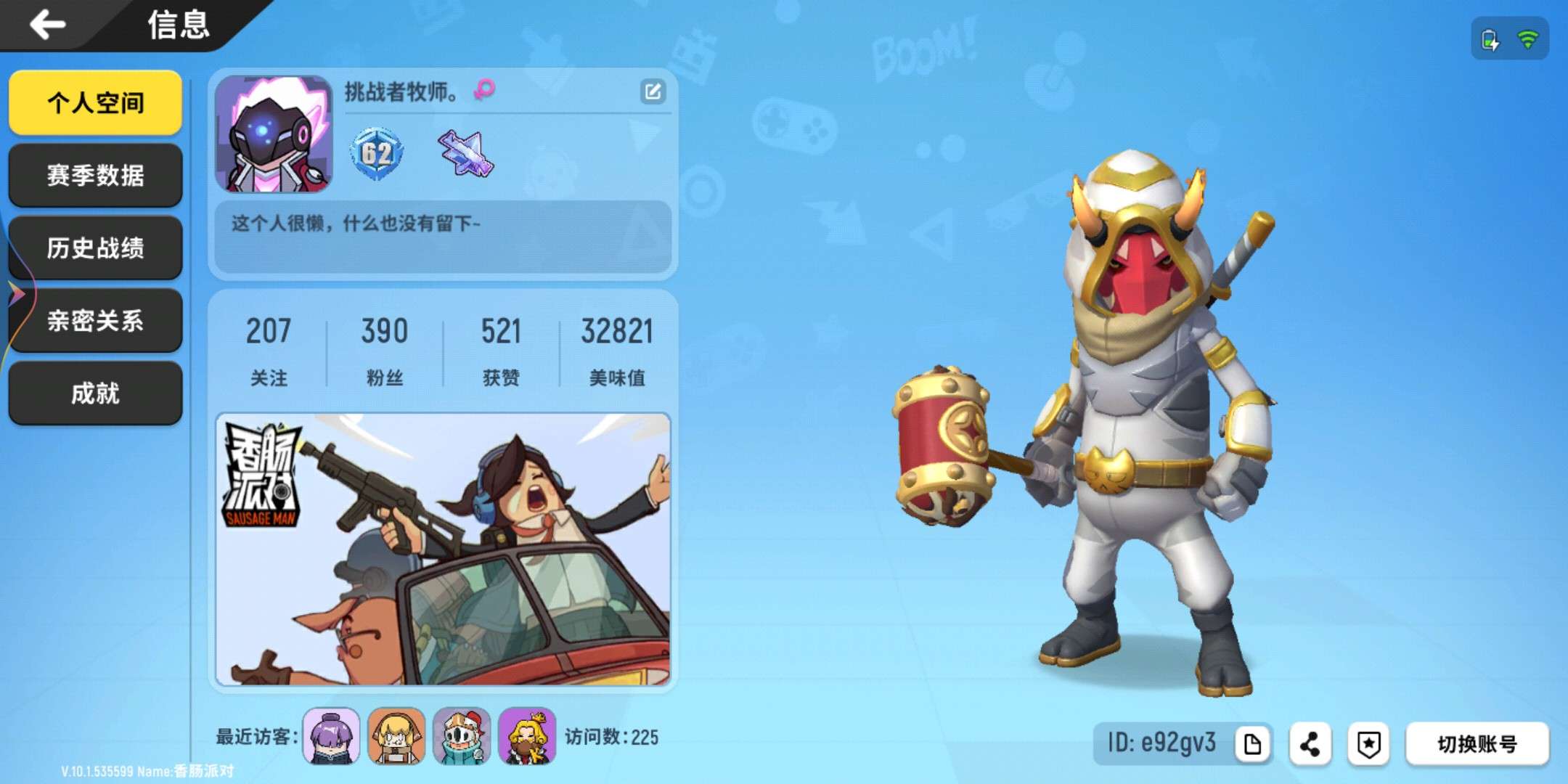Viewport: 1568px width, 784px height.
Task: Edit the profile with the pencil icon
Action: coord(653,92)
